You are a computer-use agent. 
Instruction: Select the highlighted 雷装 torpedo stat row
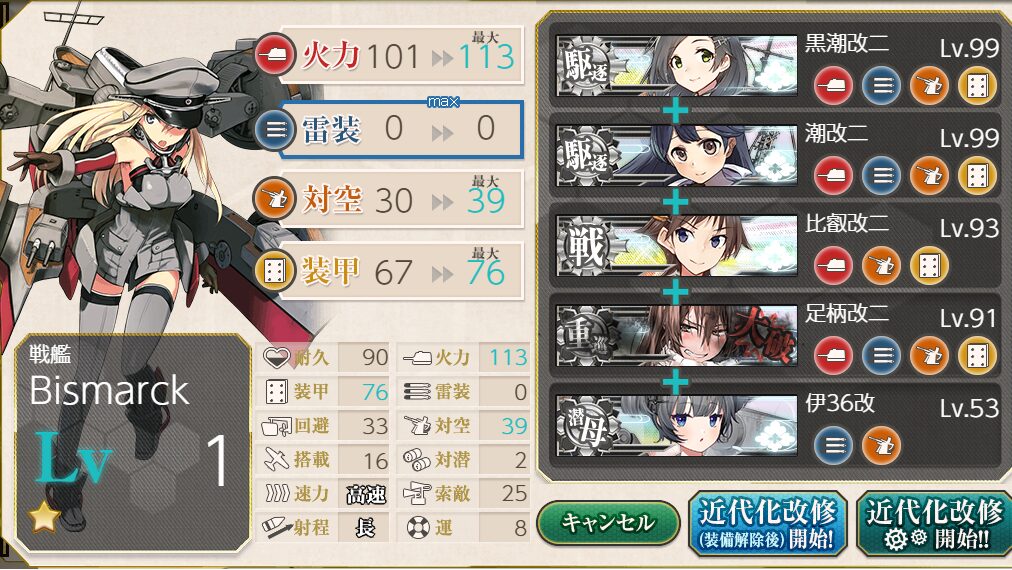click(400, 128)
